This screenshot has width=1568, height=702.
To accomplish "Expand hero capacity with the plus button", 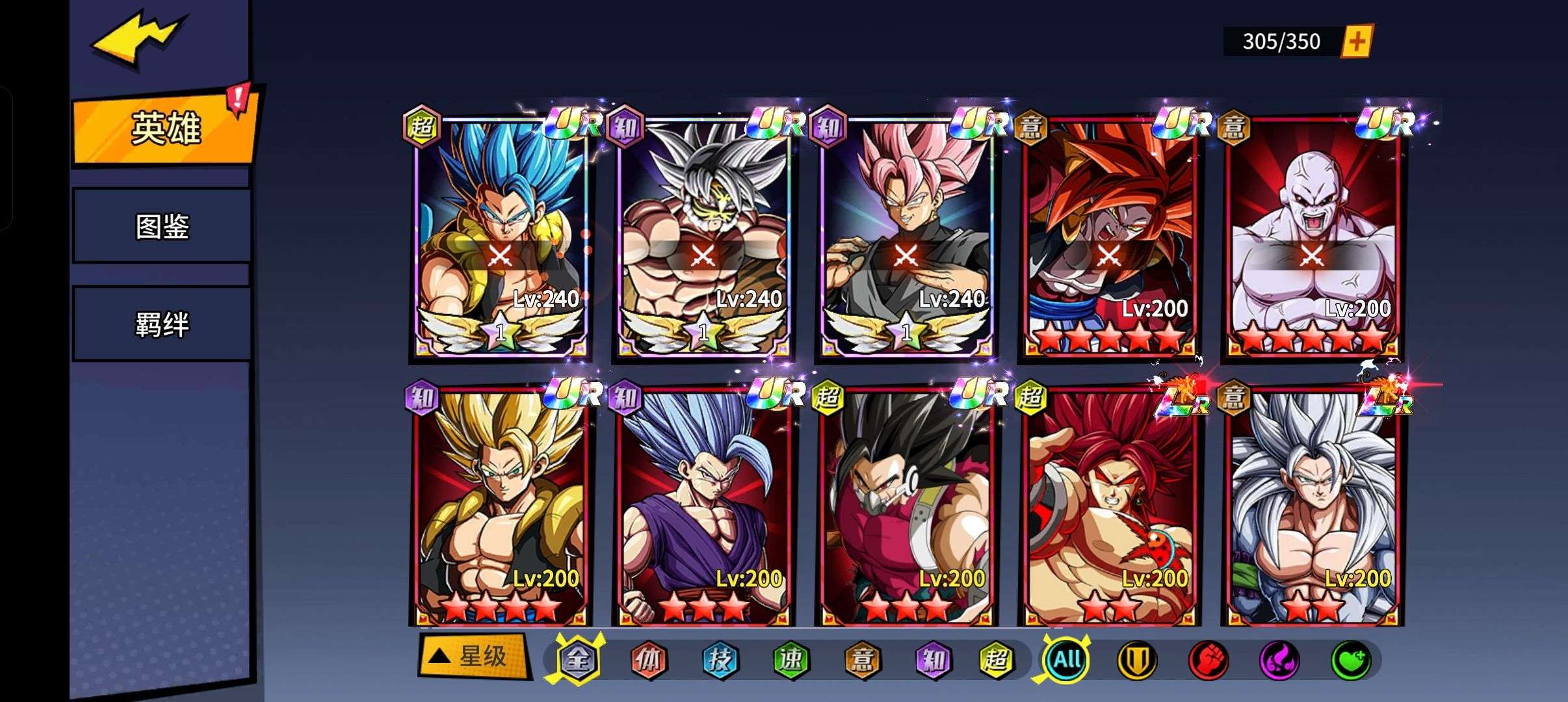I will [1357, 42].
